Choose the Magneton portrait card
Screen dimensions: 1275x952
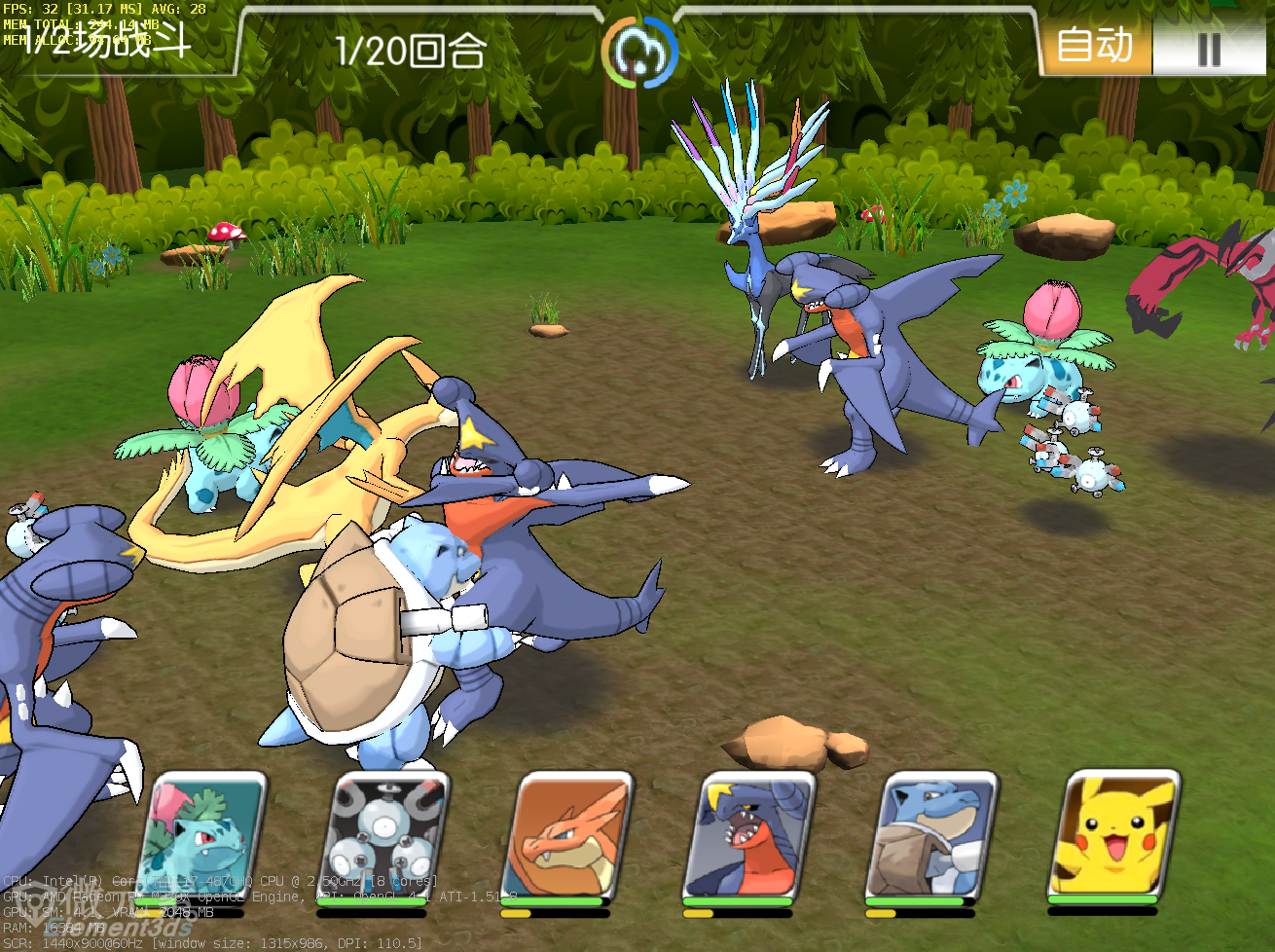(386, 837)
